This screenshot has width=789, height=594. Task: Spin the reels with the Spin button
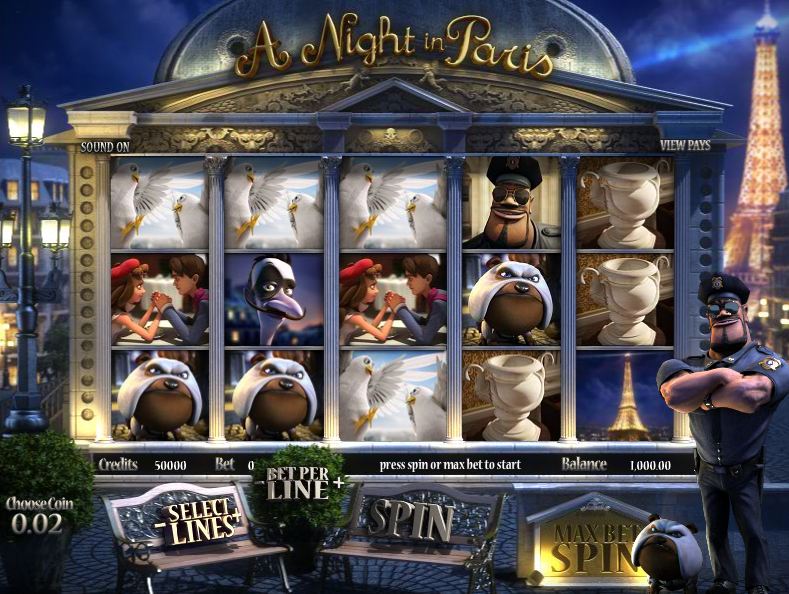click(x=410, y=519)
